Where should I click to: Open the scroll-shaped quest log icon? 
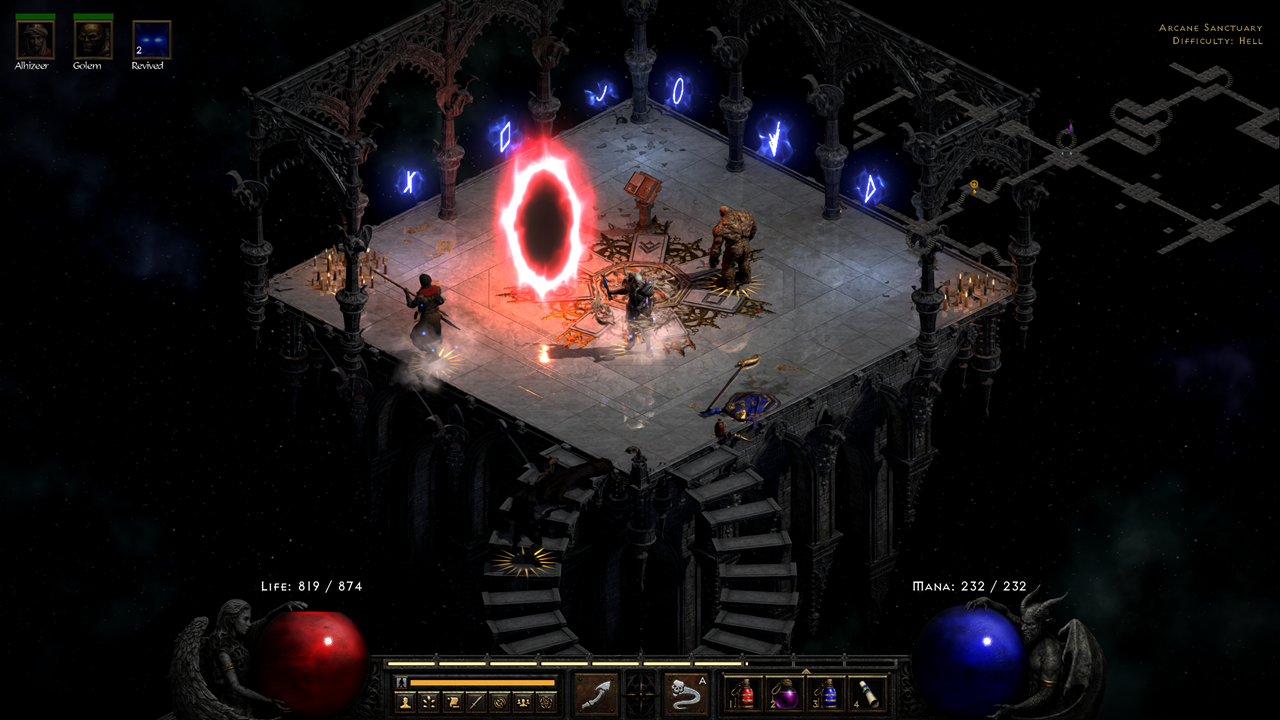453,702
